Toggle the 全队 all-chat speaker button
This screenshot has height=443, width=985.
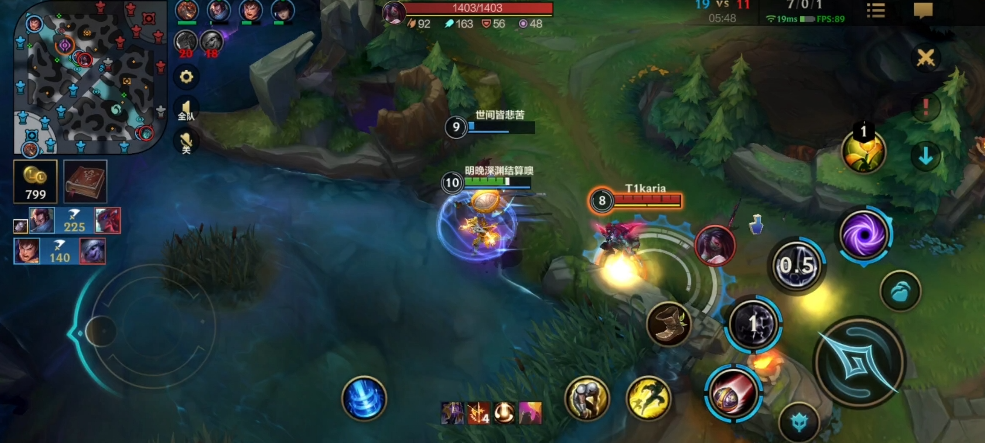[x=185, y=110]
